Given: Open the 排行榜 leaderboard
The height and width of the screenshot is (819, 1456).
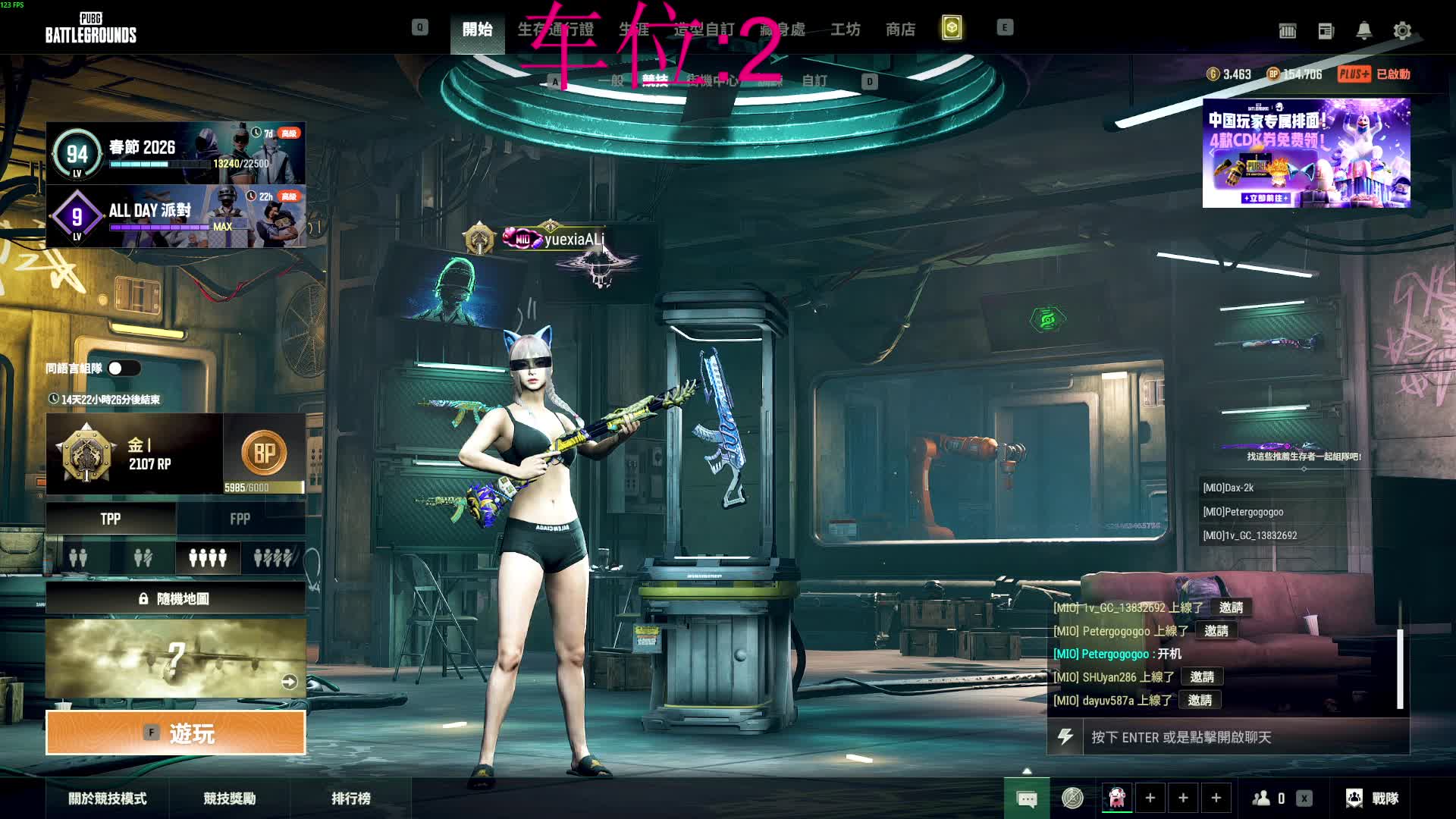Looking at the screenshot, I should 351,799.
